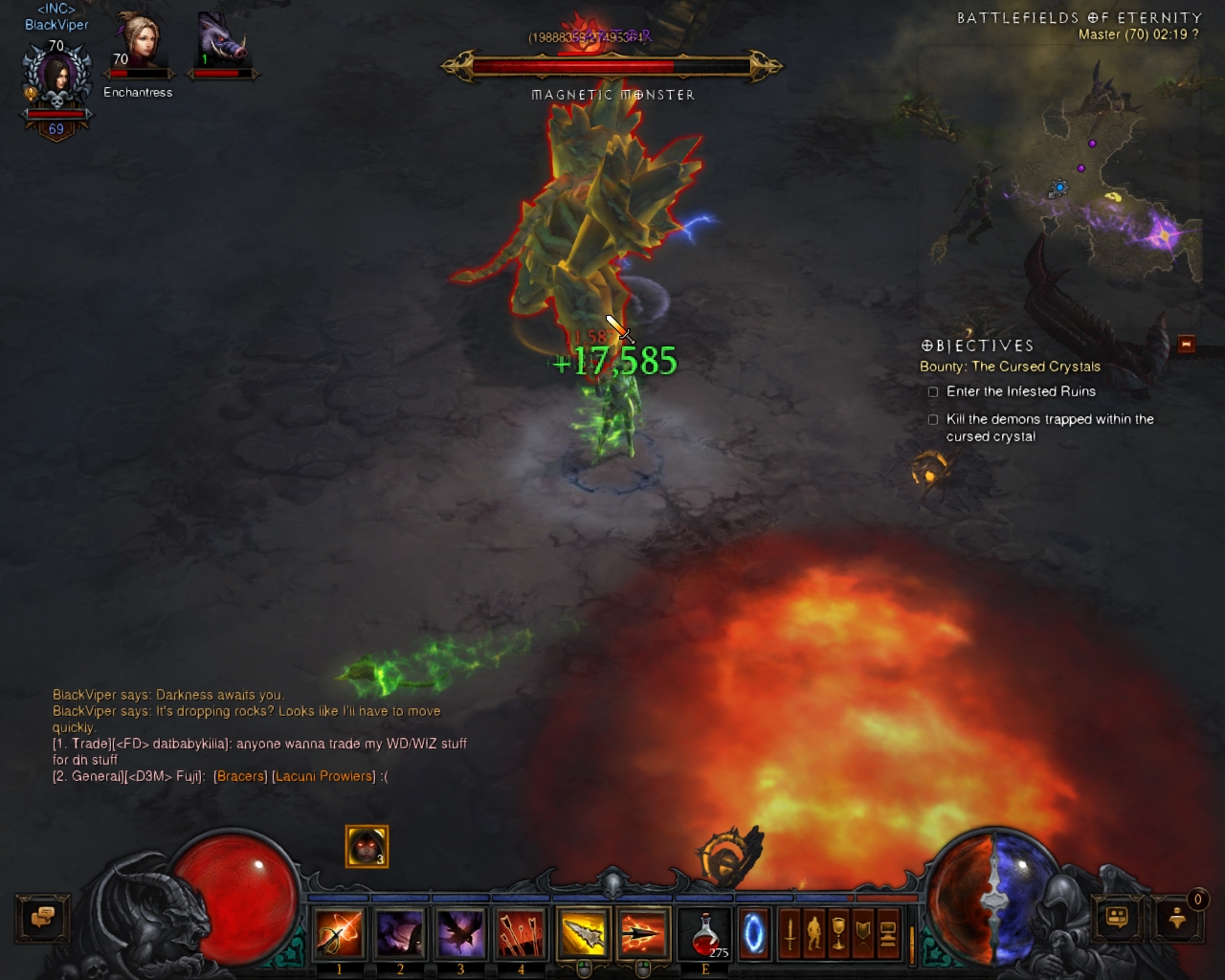
Task: Select the yellow spearhead primary attack skill
Action: click(x=583, y=933)
